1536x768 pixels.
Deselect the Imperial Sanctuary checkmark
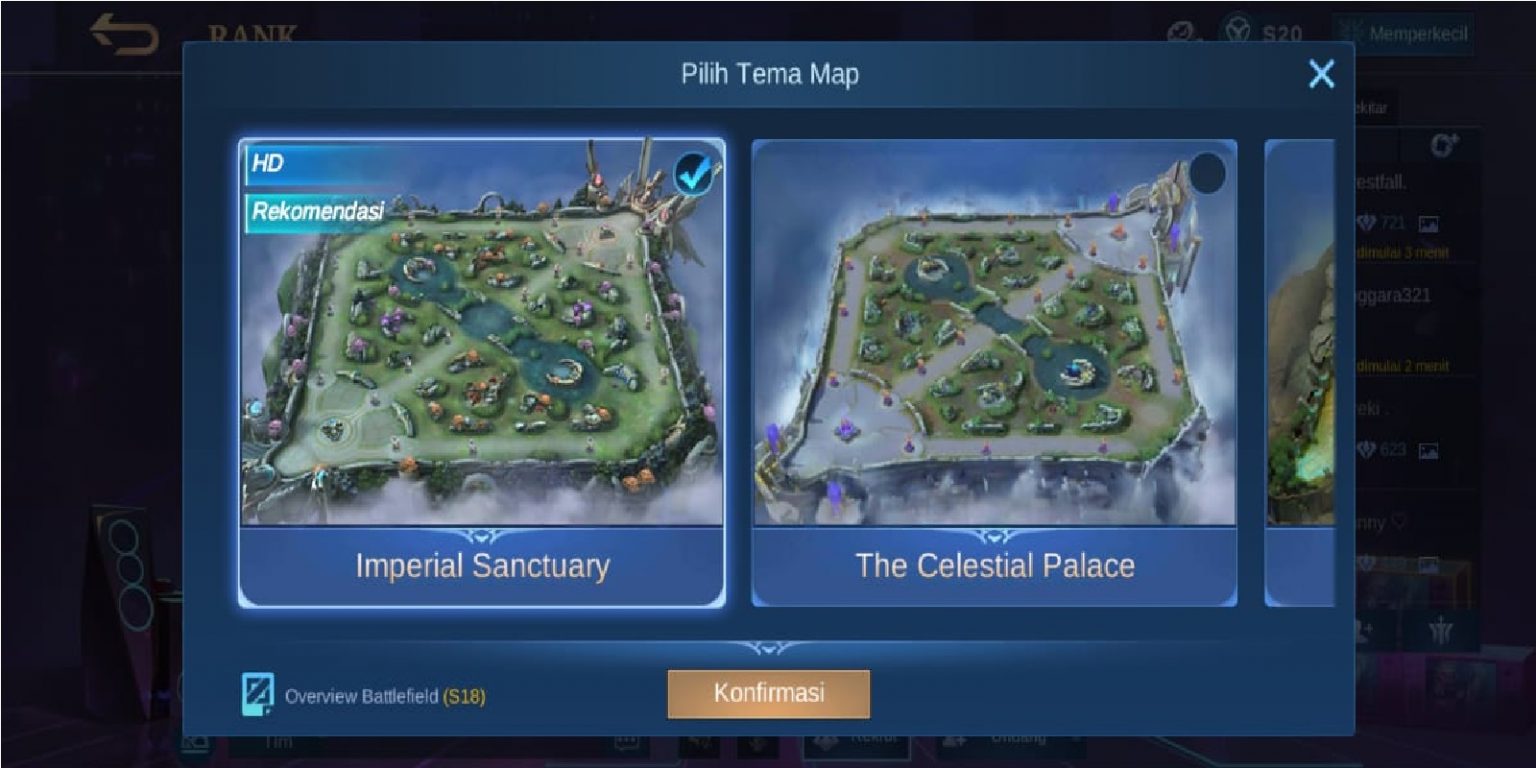tap(694, 172)
